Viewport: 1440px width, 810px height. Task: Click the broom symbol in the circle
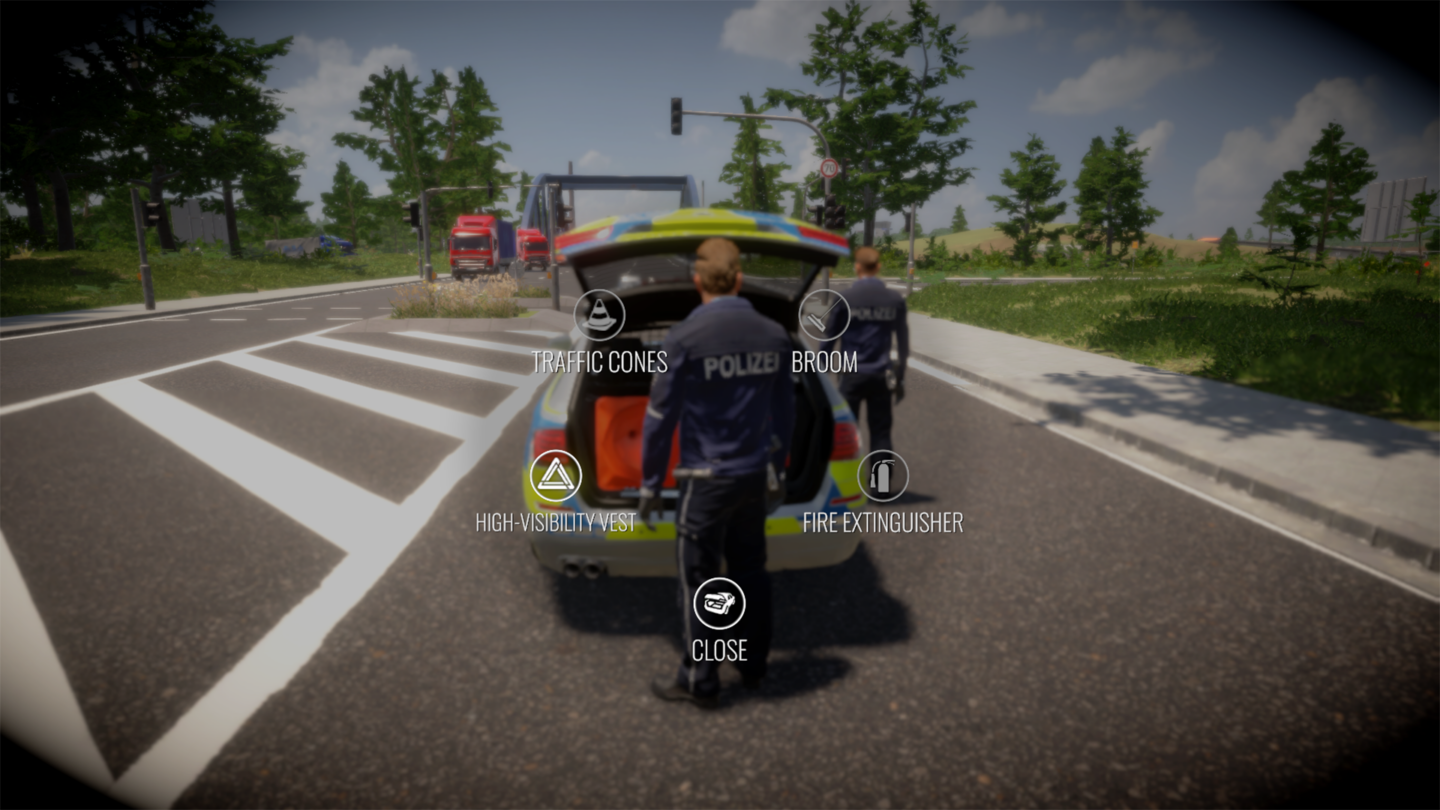pos(822,313)
